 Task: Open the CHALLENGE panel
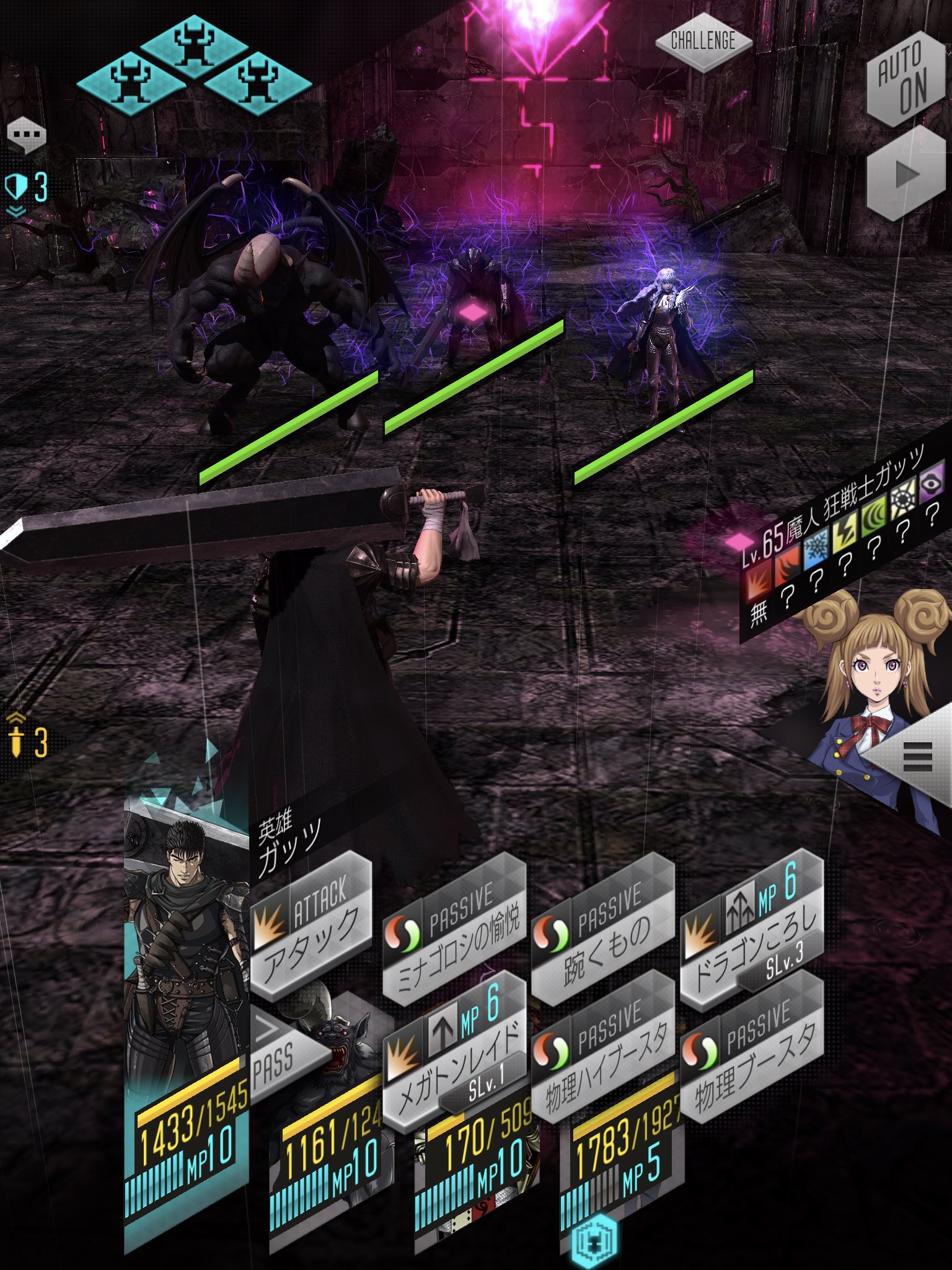[703, 42]
